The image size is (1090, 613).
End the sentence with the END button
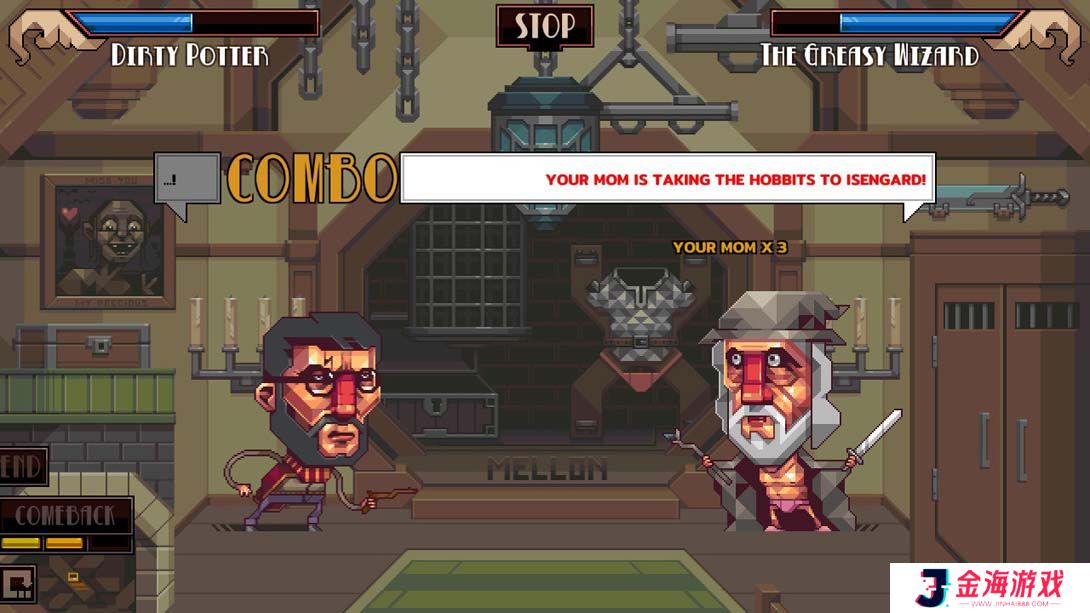[x=21, y=466]
